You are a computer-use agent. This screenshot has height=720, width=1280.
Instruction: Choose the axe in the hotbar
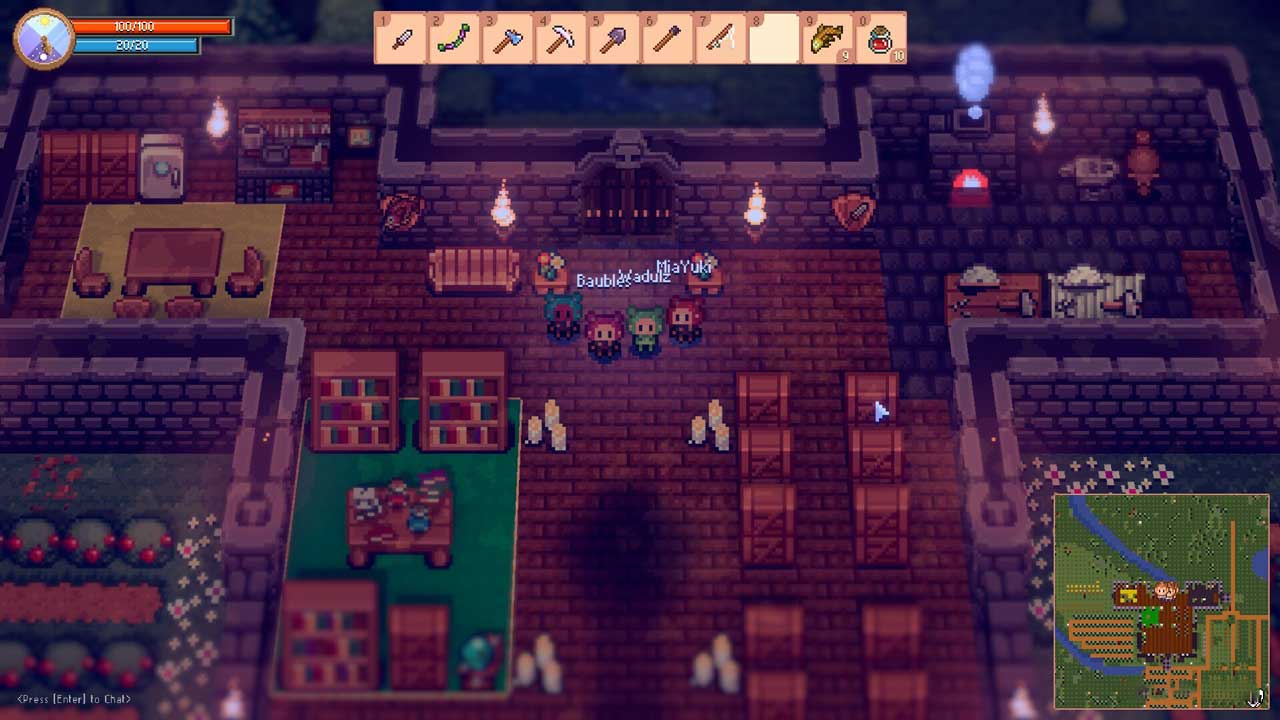point(507,38)
